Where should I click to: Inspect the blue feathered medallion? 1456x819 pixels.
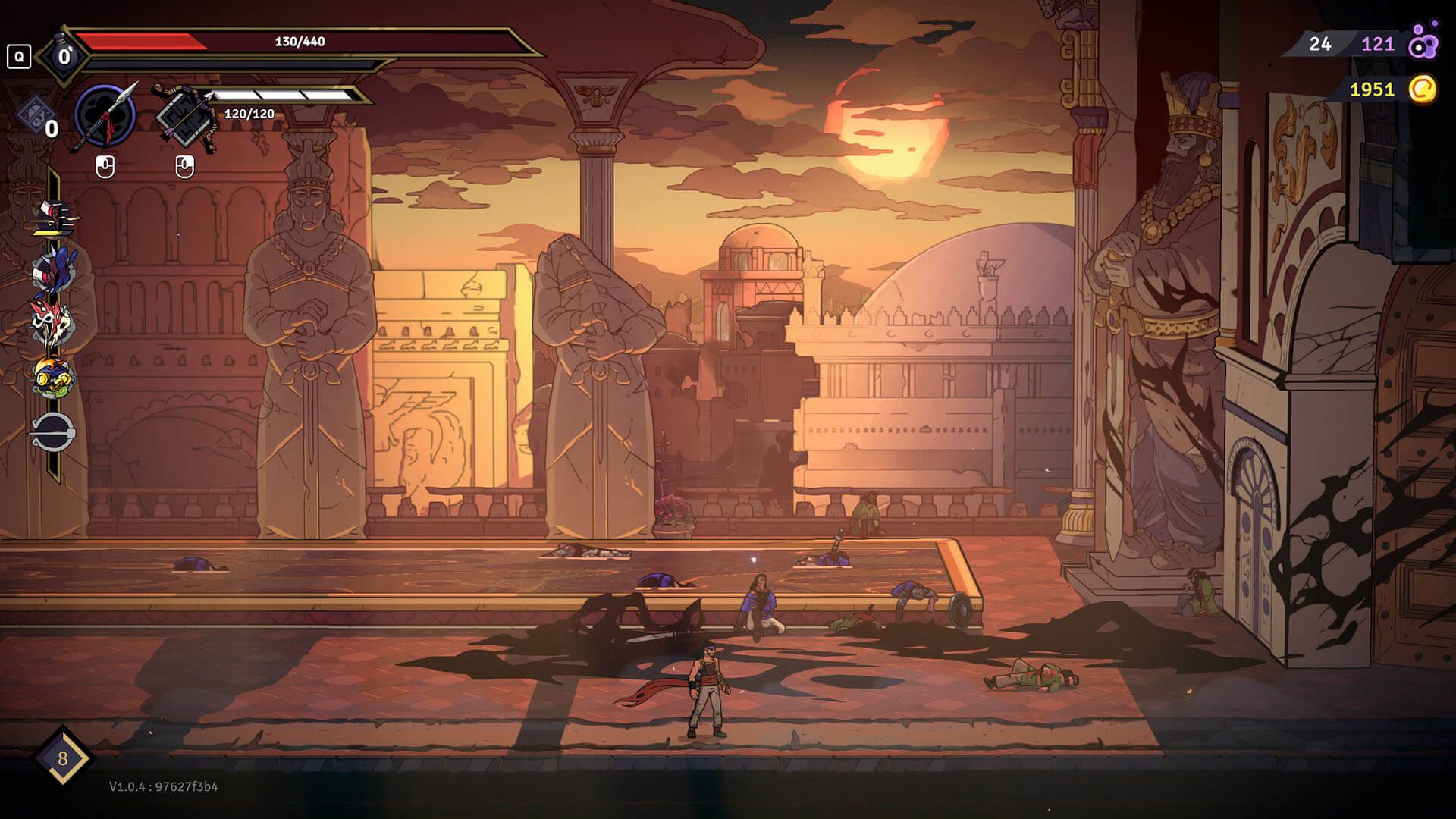pos(52,268)
